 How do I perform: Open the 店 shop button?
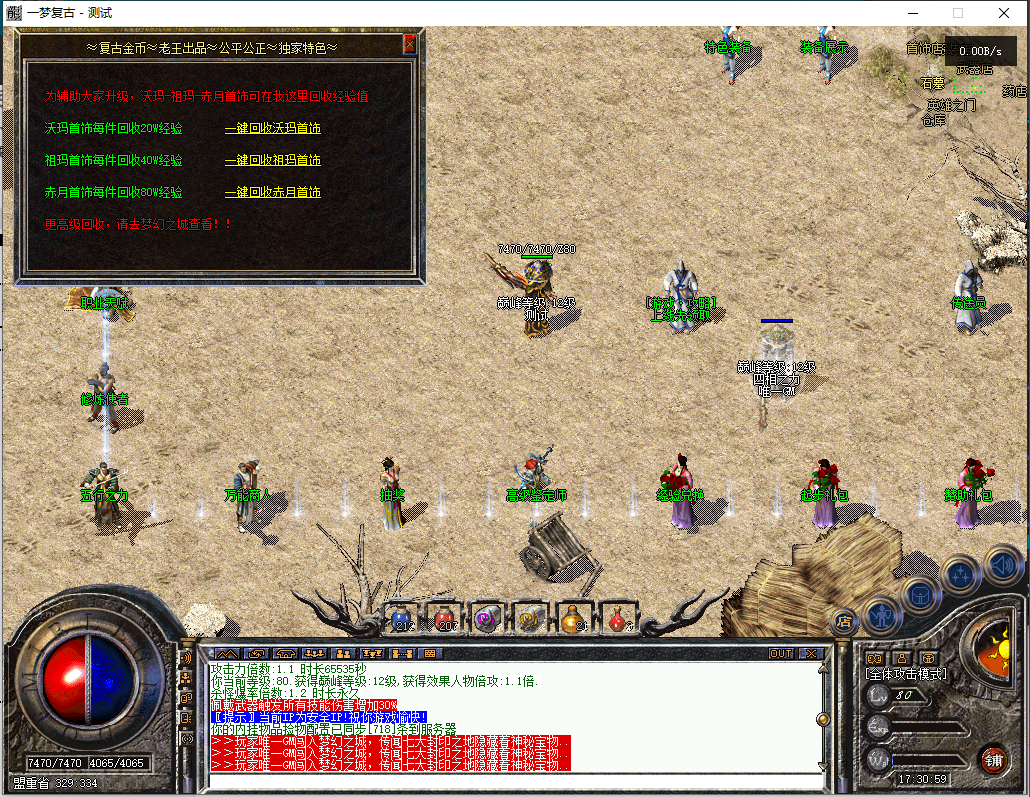[845, 622]
